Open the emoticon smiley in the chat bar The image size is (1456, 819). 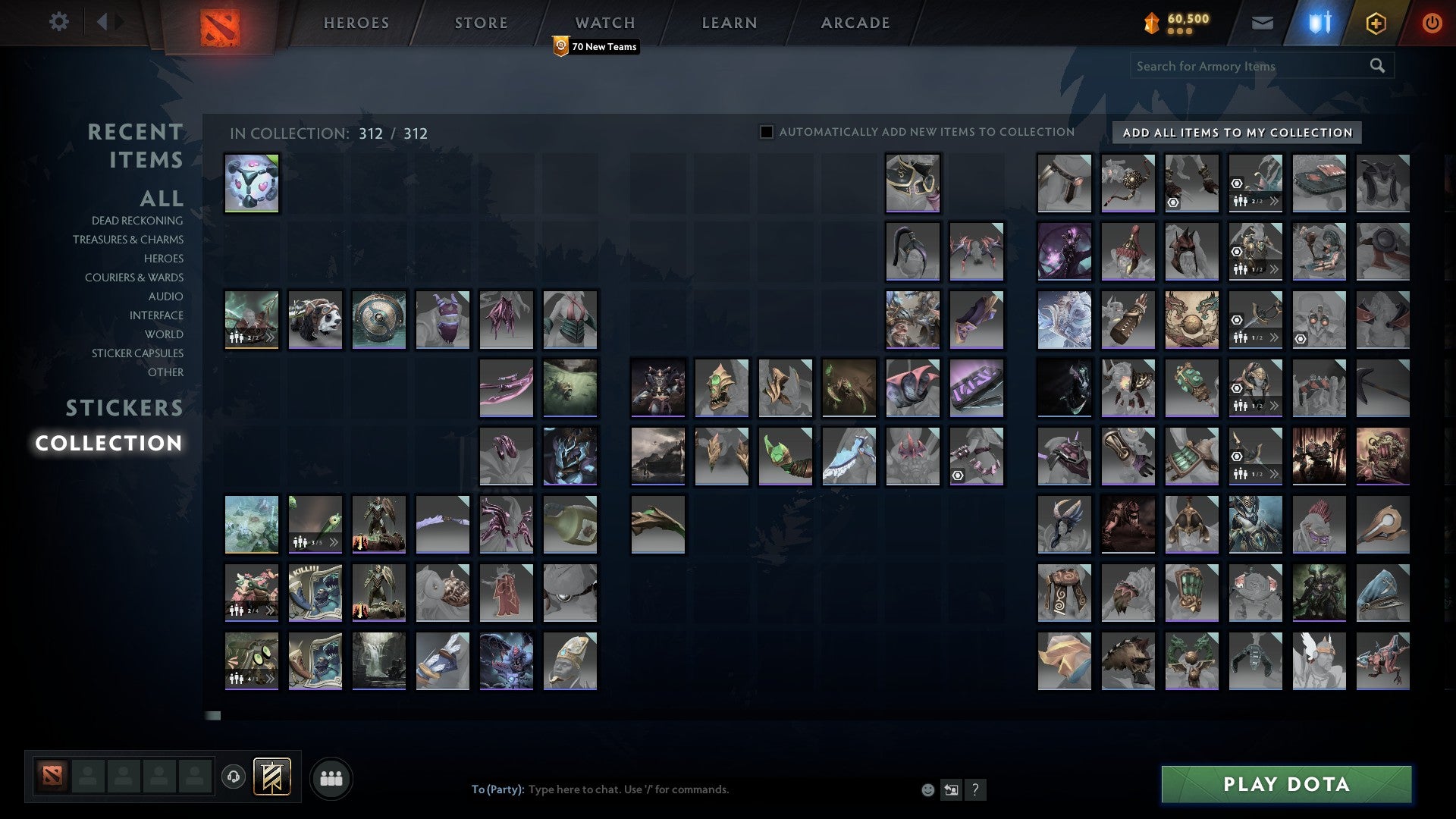pos(927,789)
